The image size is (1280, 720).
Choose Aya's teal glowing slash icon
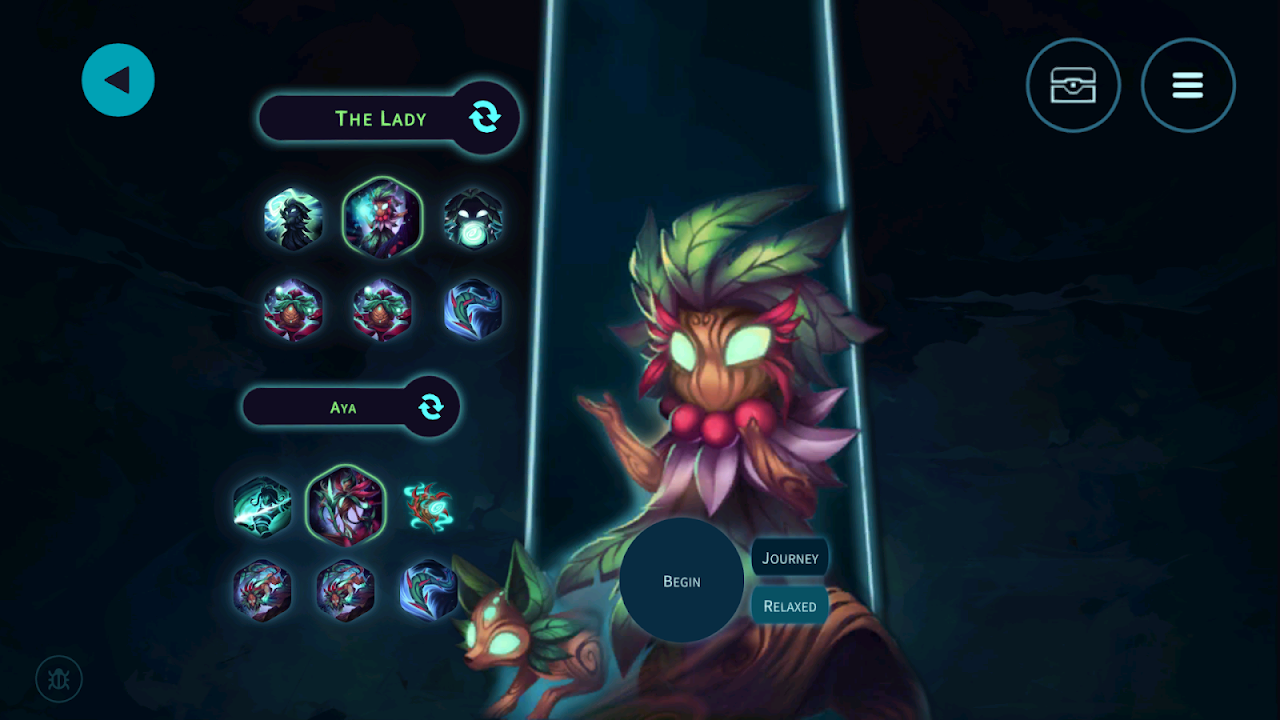point(262,507)
